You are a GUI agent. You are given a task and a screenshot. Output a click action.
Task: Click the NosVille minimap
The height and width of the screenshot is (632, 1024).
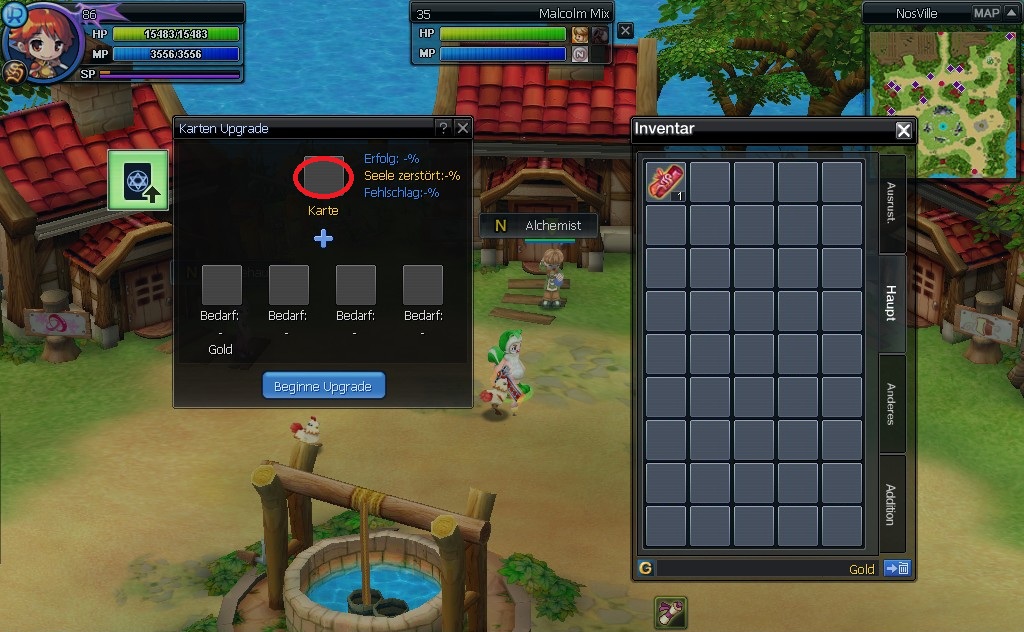939,102
